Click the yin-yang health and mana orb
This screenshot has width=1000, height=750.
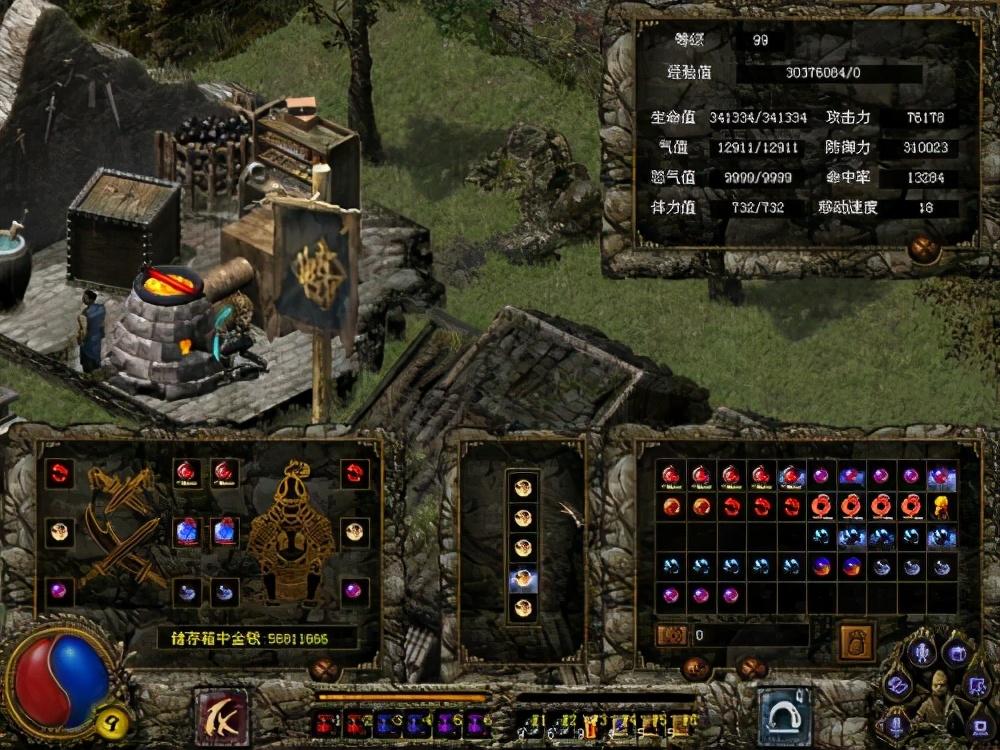point(60,680)
